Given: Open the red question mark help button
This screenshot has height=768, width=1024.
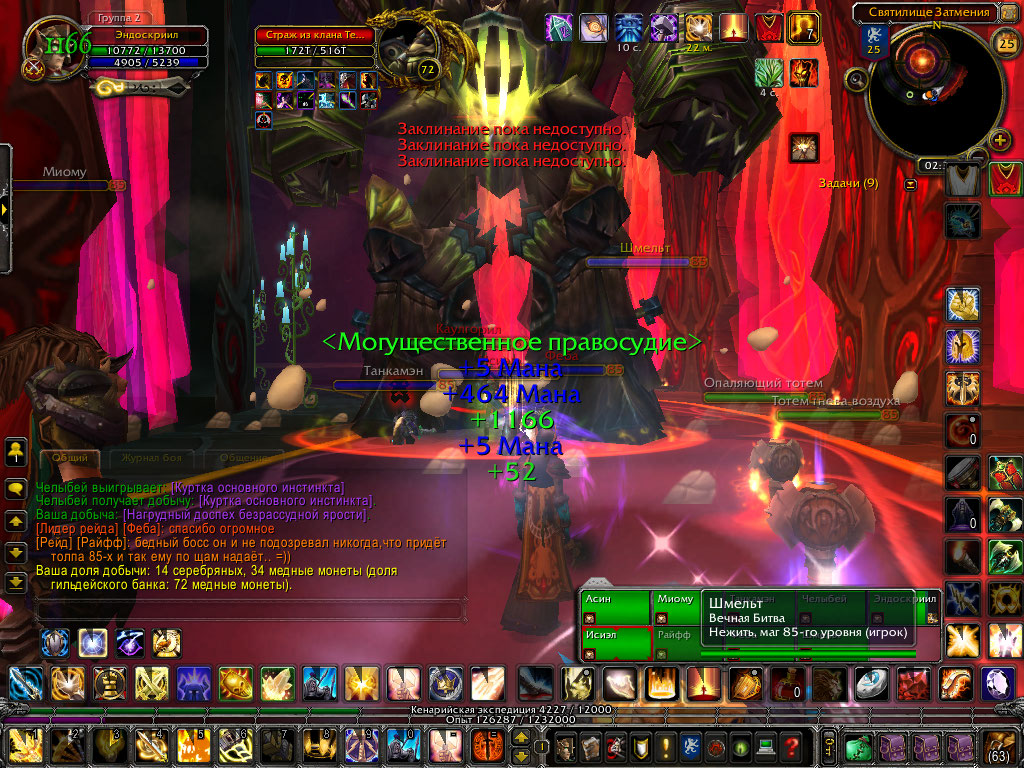Looking at the screenshot, I should pyautogui.click(x=792, y=746).
